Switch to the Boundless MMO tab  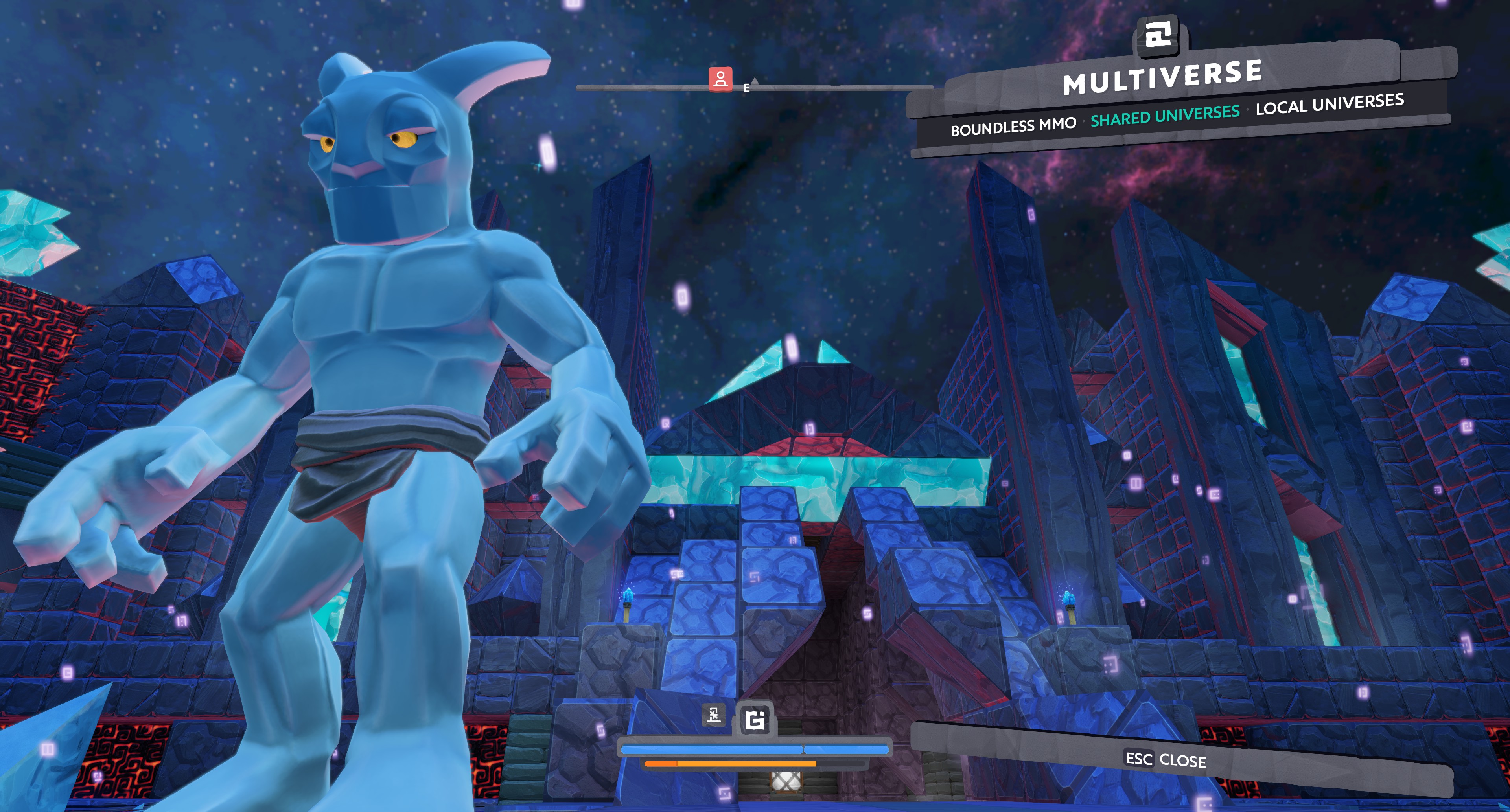pos(1013,126)
